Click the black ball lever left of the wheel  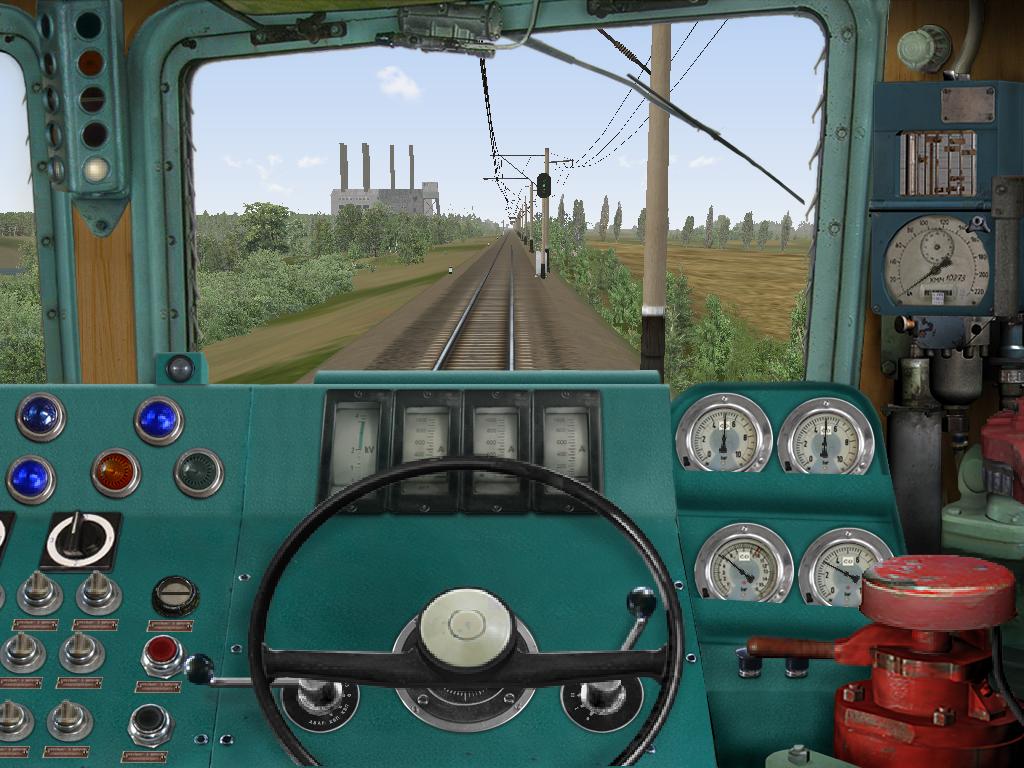[199, 668]
